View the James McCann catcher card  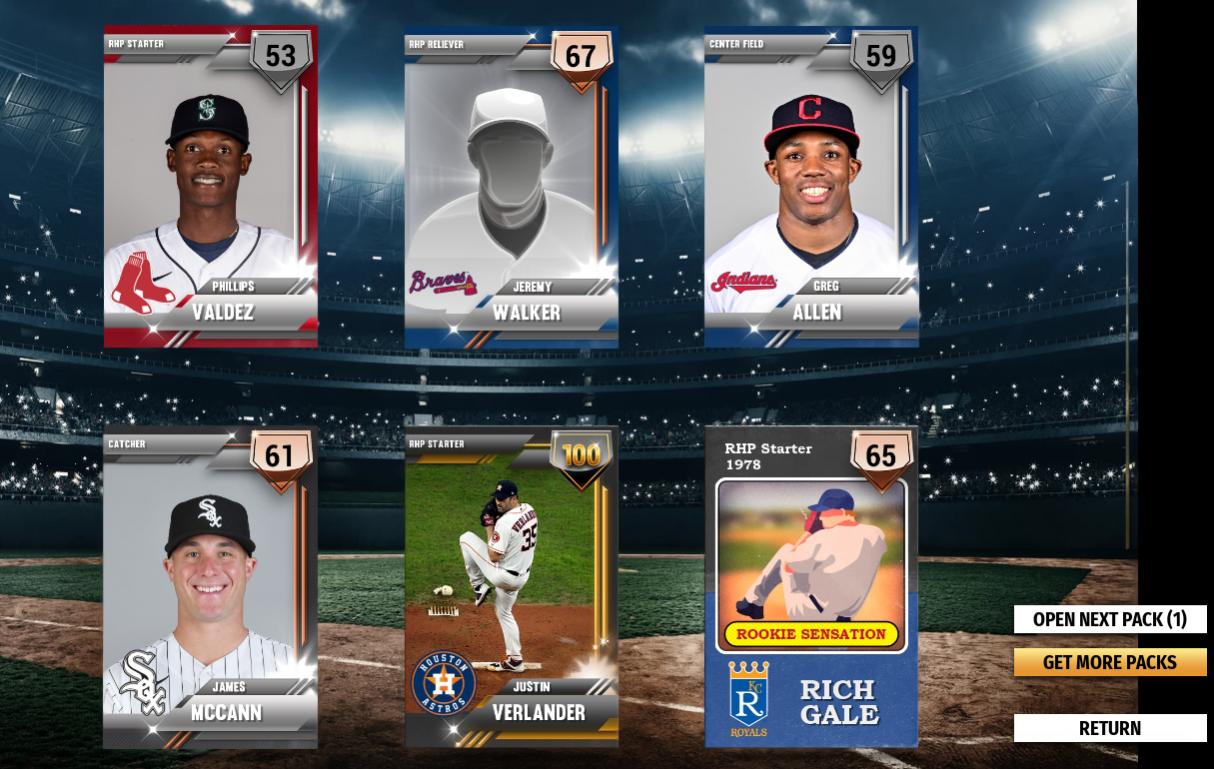pyautogui.click(x=210, y=588)
